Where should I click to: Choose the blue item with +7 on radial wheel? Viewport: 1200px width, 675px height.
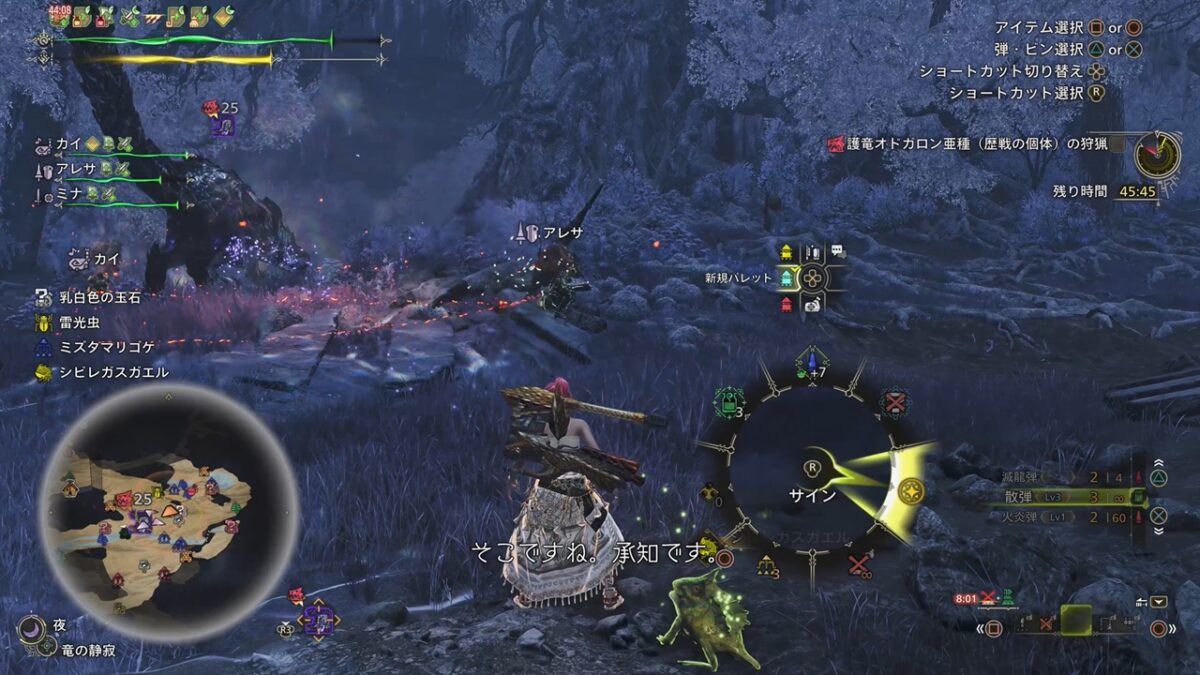[x=812, y=363]
